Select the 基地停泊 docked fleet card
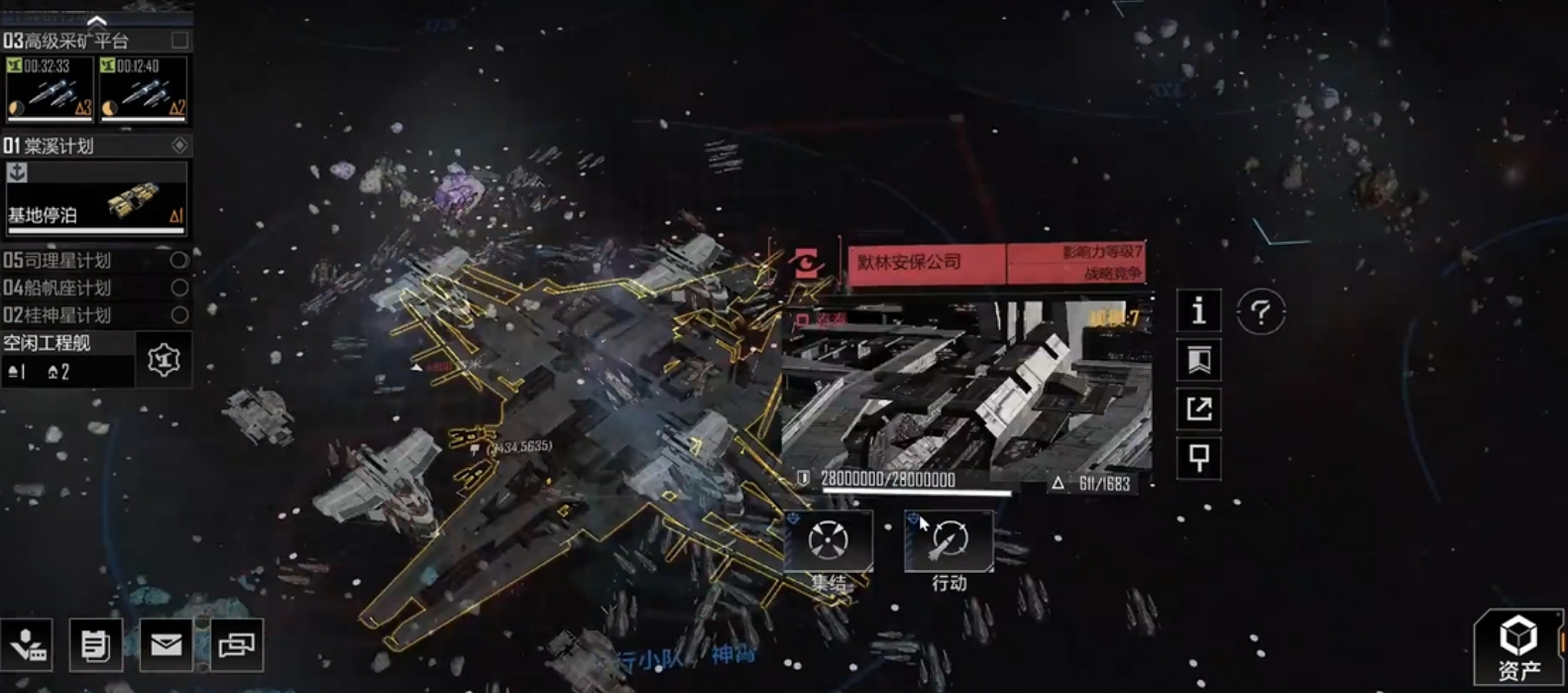The width and height of the screenshot is (1568, 693). (96, 198)
